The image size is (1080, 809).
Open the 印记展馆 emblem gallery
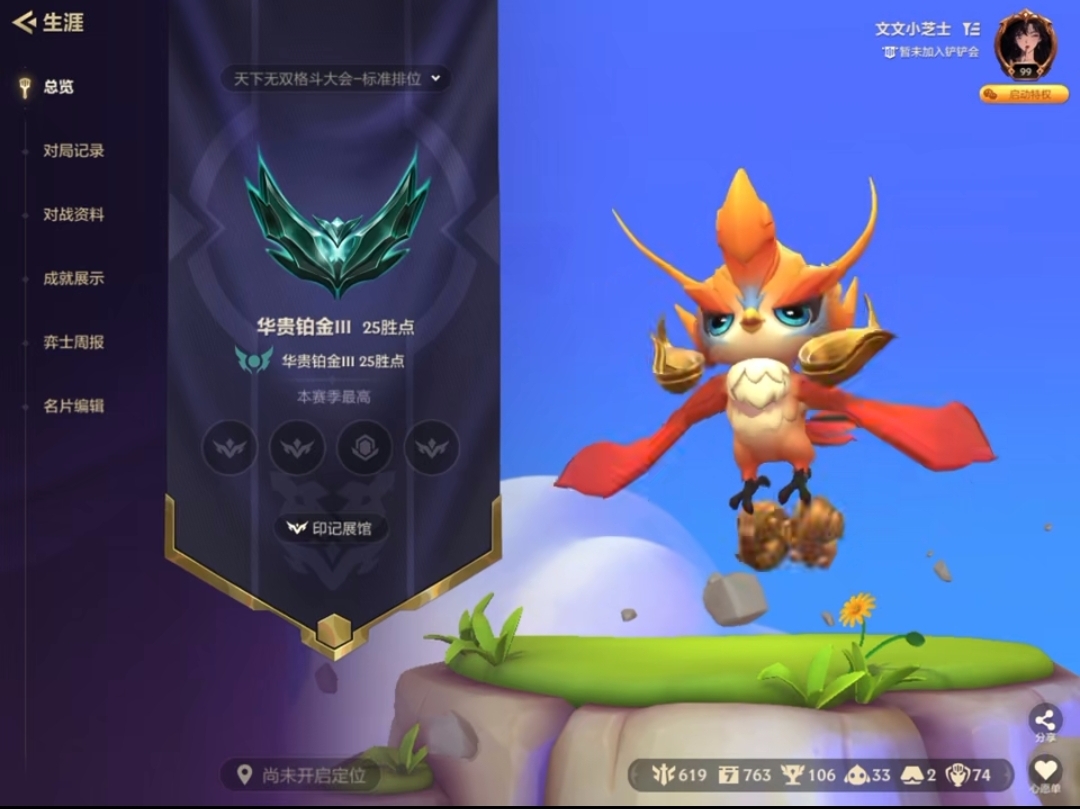330,528
